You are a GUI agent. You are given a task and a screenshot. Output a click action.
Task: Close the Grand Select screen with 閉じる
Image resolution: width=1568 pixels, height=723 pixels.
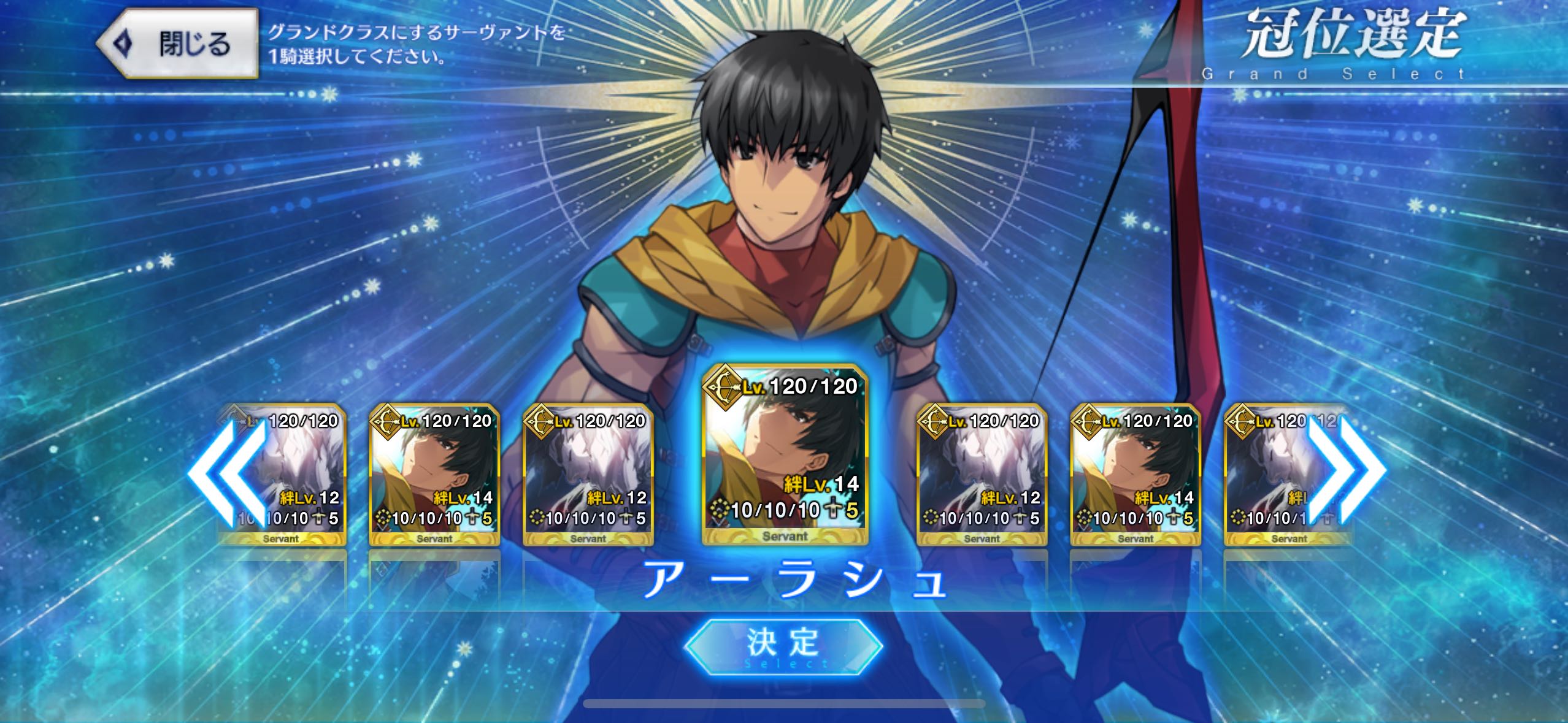pyautogui.click(x=178, y=44)
